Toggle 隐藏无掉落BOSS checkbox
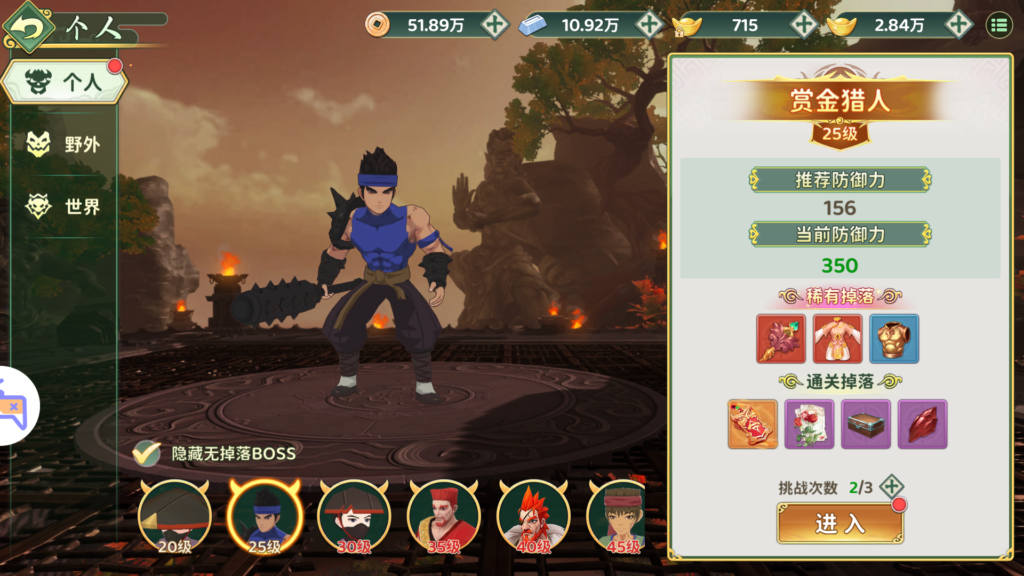This screenshot has width=1024, height=576. click(x=148, y=453)
